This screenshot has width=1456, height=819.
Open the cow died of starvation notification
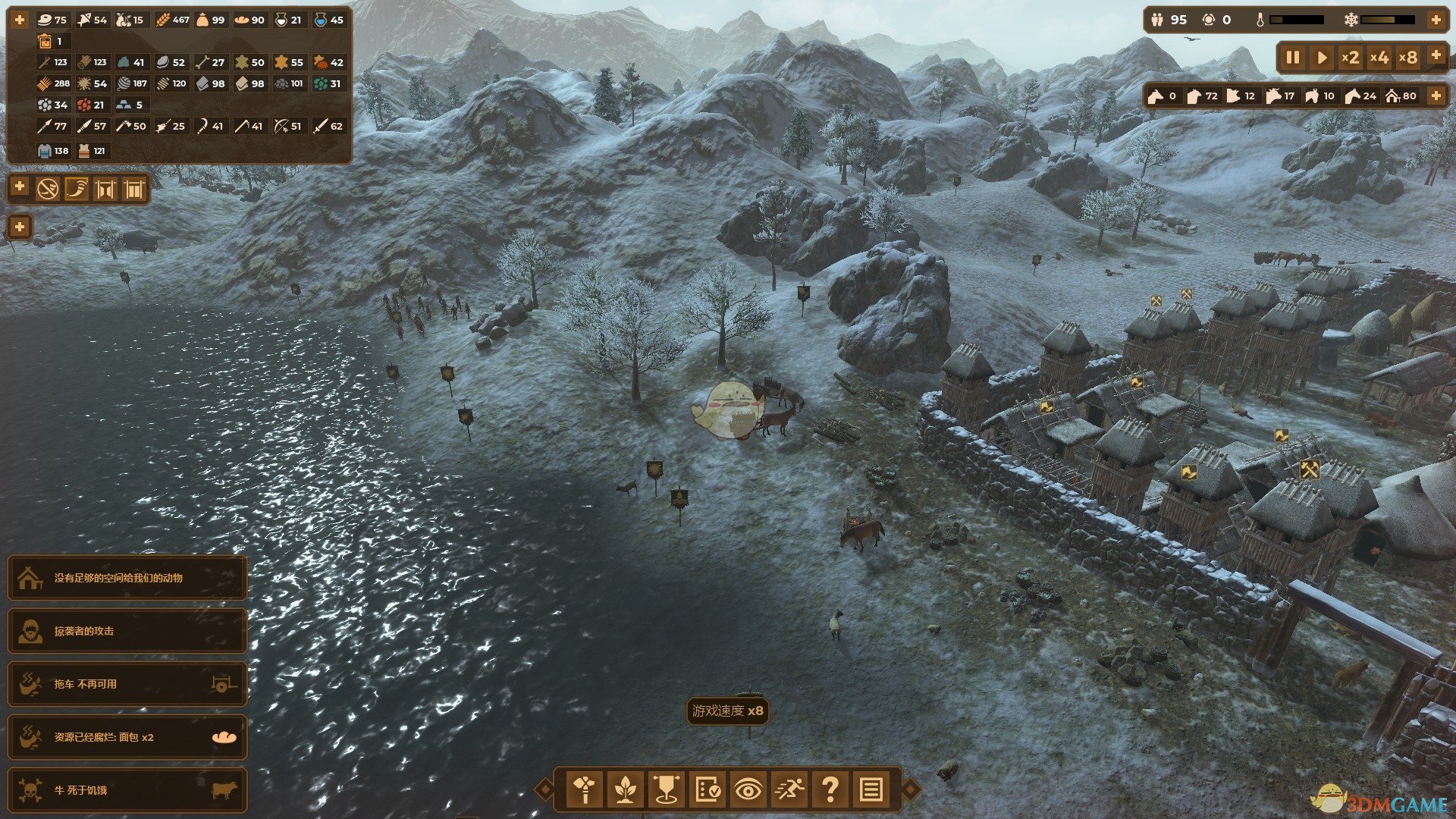click(127, 790)
